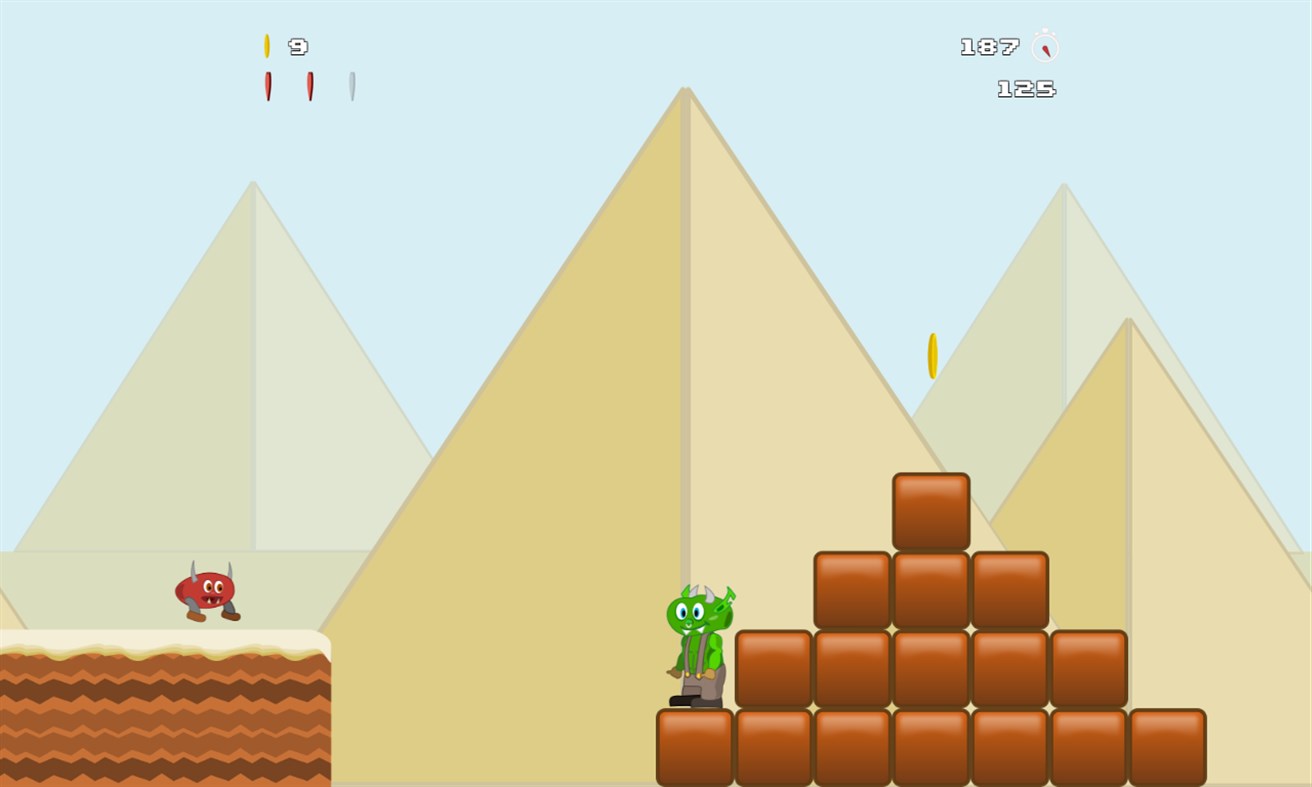Click the first red projectile ammo icon
1312x787 pixels.
(x=266, y=87)
